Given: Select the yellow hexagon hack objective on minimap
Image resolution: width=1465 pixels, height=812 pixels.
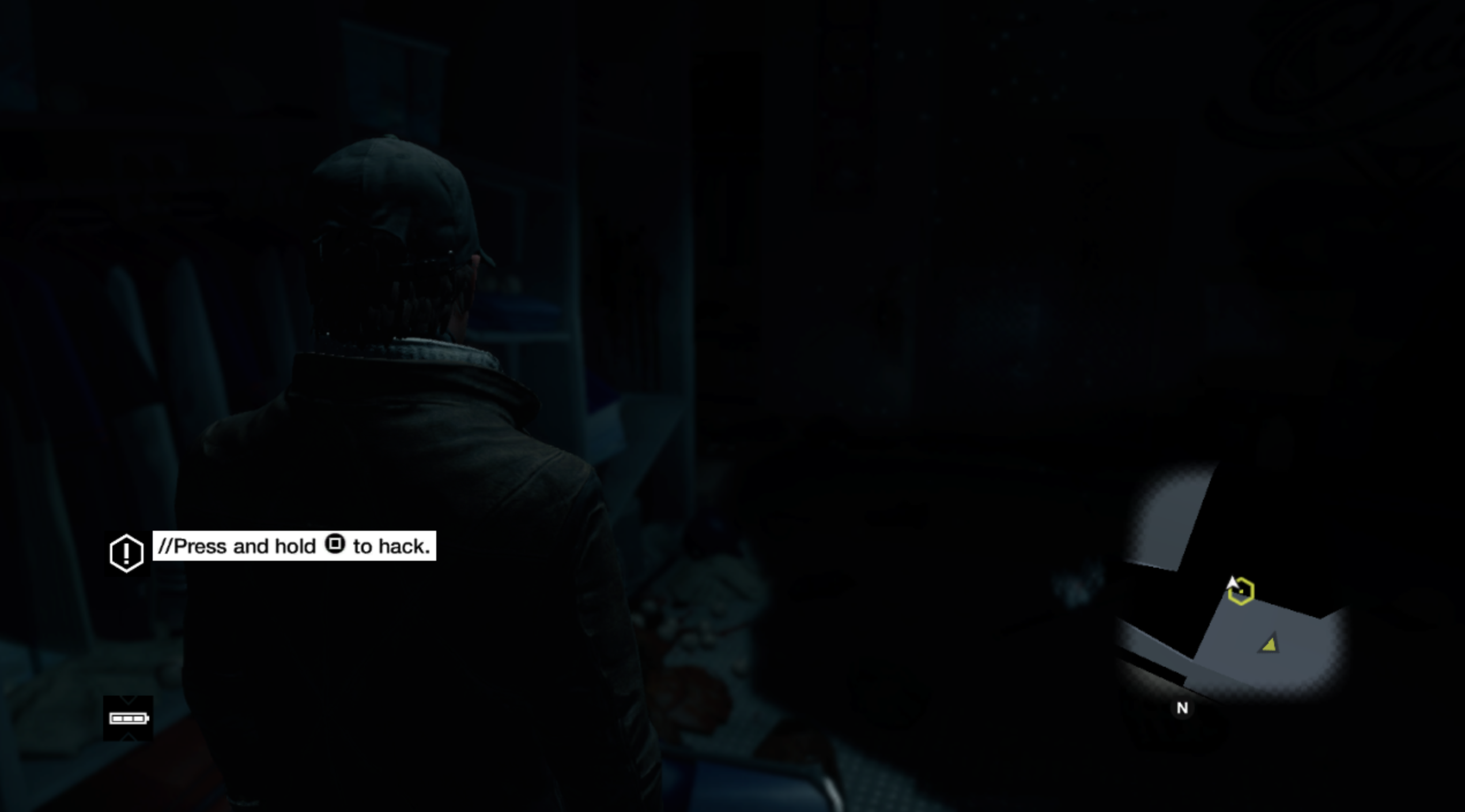Looking at the screenshot, I should (1242, 592).
